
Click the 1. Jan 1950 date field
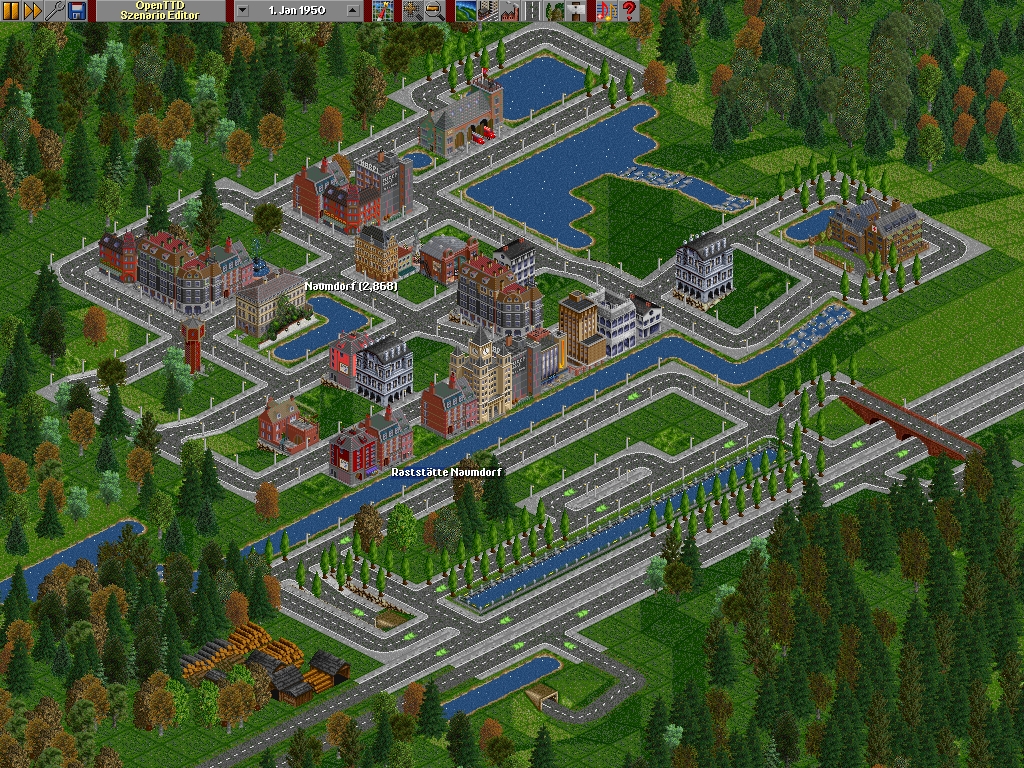tap(297, 11)
